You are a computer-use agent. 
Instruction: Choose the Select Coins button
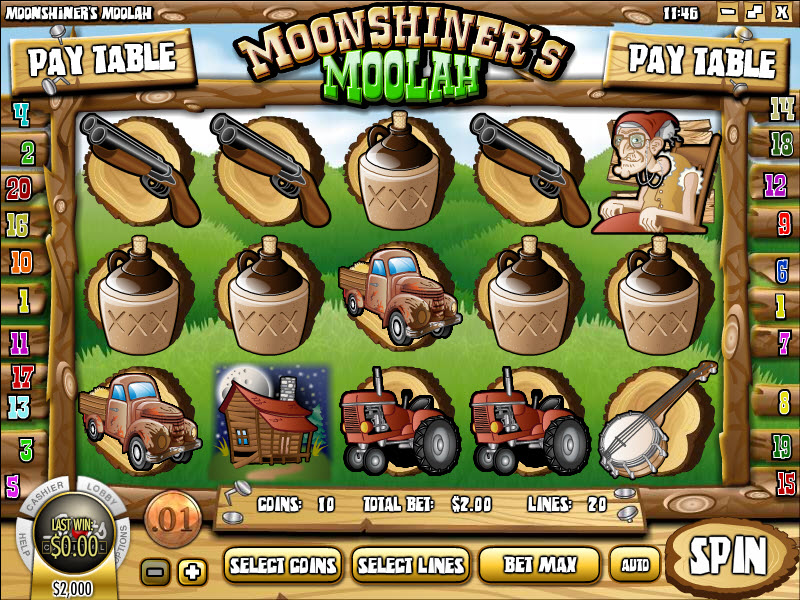point(283,565)
